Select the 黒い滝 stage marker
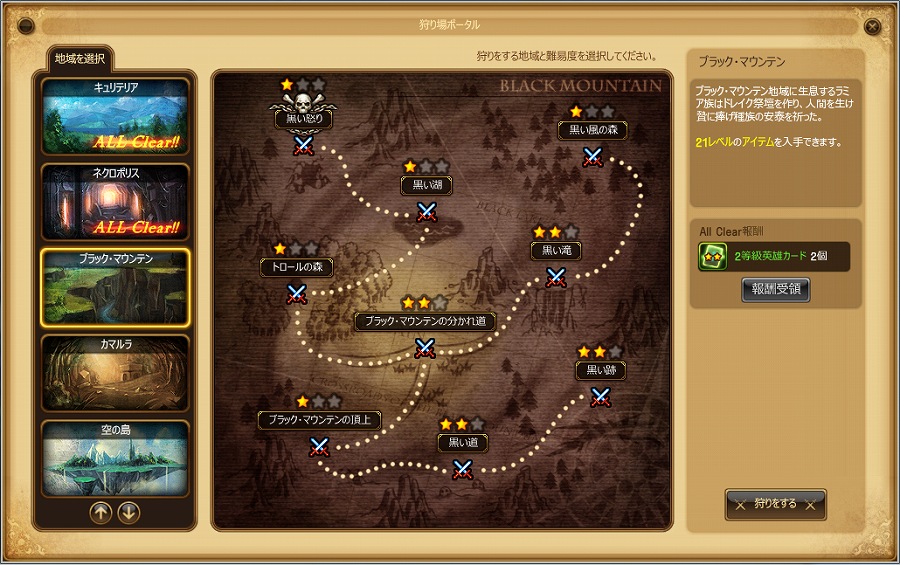The image size is (900, 565). [556, 277]
